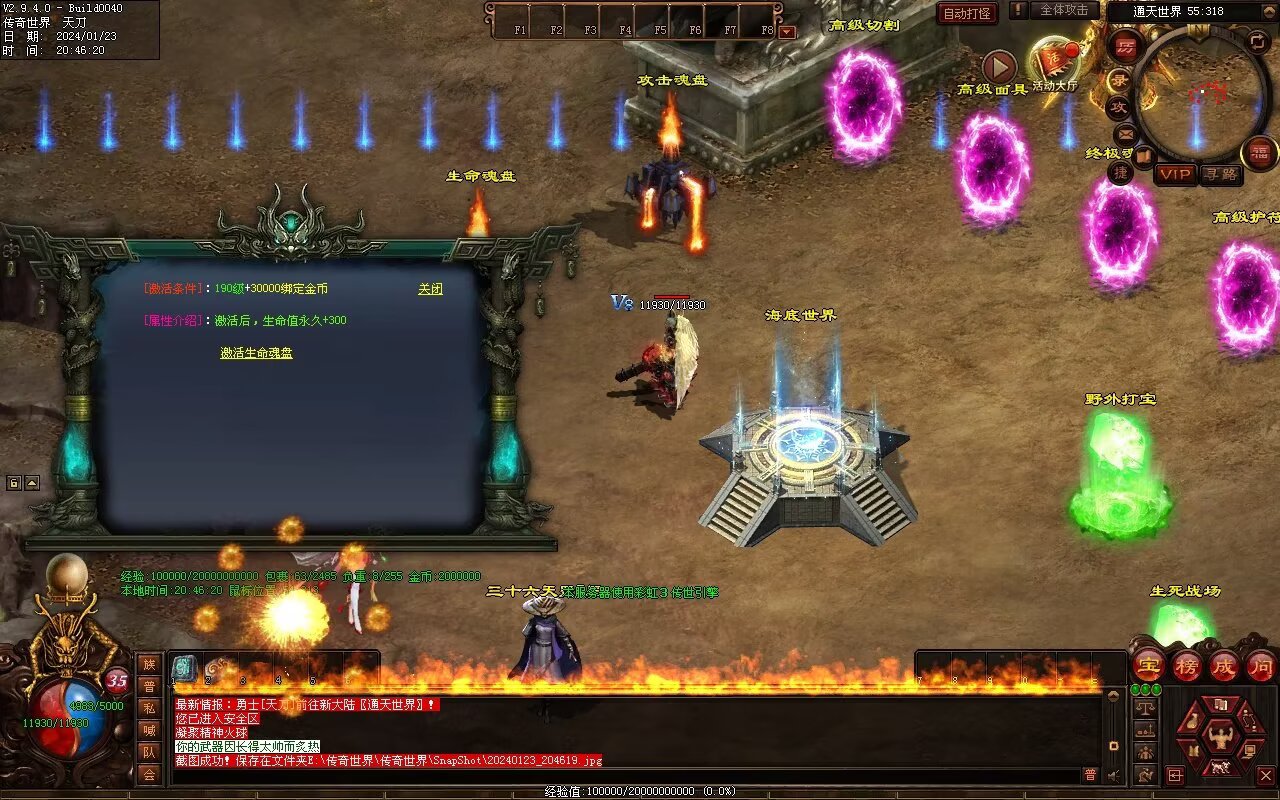Screen dimensions: 1280x800
Task: Click the 福 welfare button by minimap
Action: coord(1259,153)
